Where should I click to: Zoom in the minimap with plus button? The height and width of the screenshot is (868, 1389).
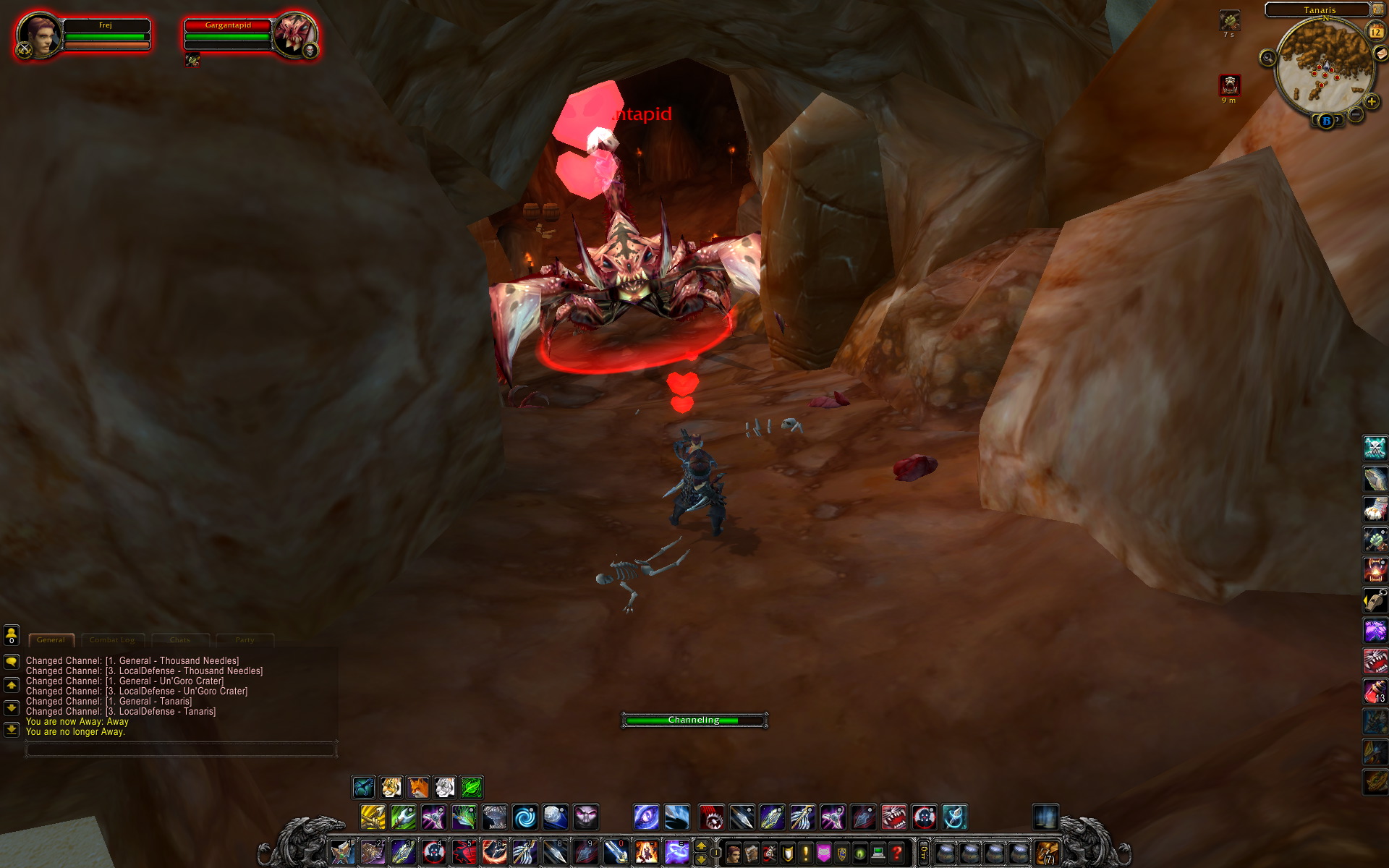(1371, 101)
